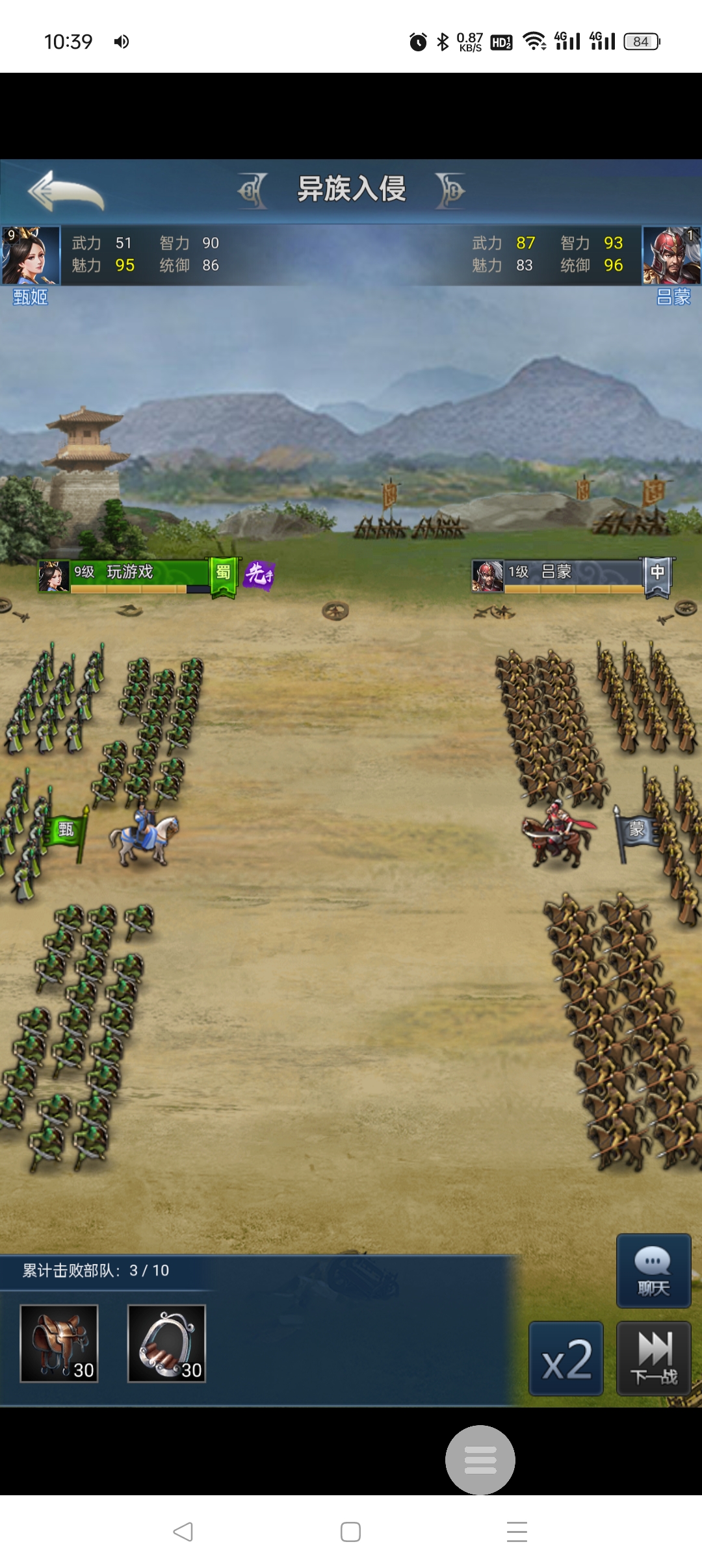Tap the Android home navigation button
Viewport: 702px width, 1568px height.
[x=350, y=1532]
